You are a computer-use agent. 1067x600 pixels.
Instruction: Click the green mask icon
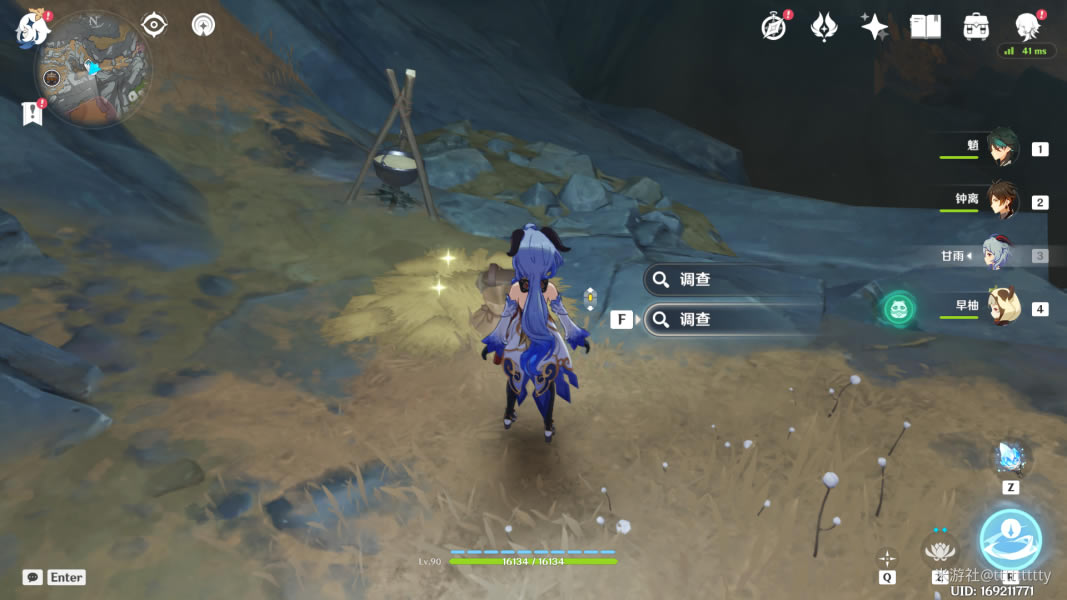coord(898,309)
